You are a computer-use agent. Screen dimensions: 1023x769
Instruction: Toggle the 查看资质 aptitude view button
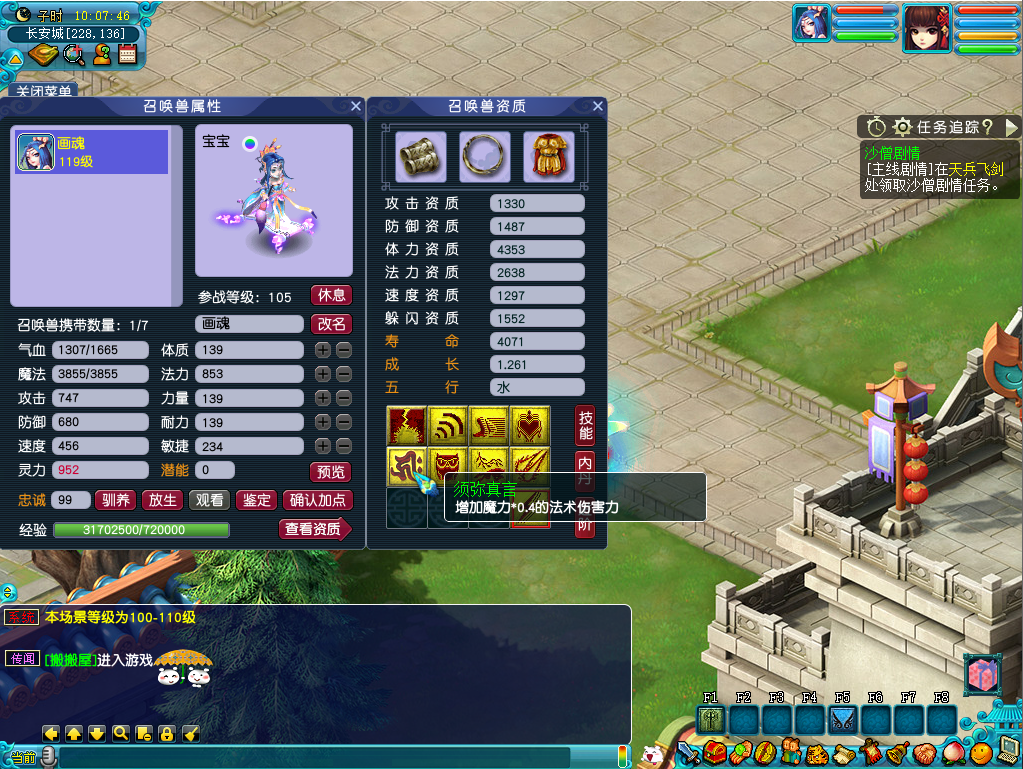pyautogui.click(x=314, y=529)
